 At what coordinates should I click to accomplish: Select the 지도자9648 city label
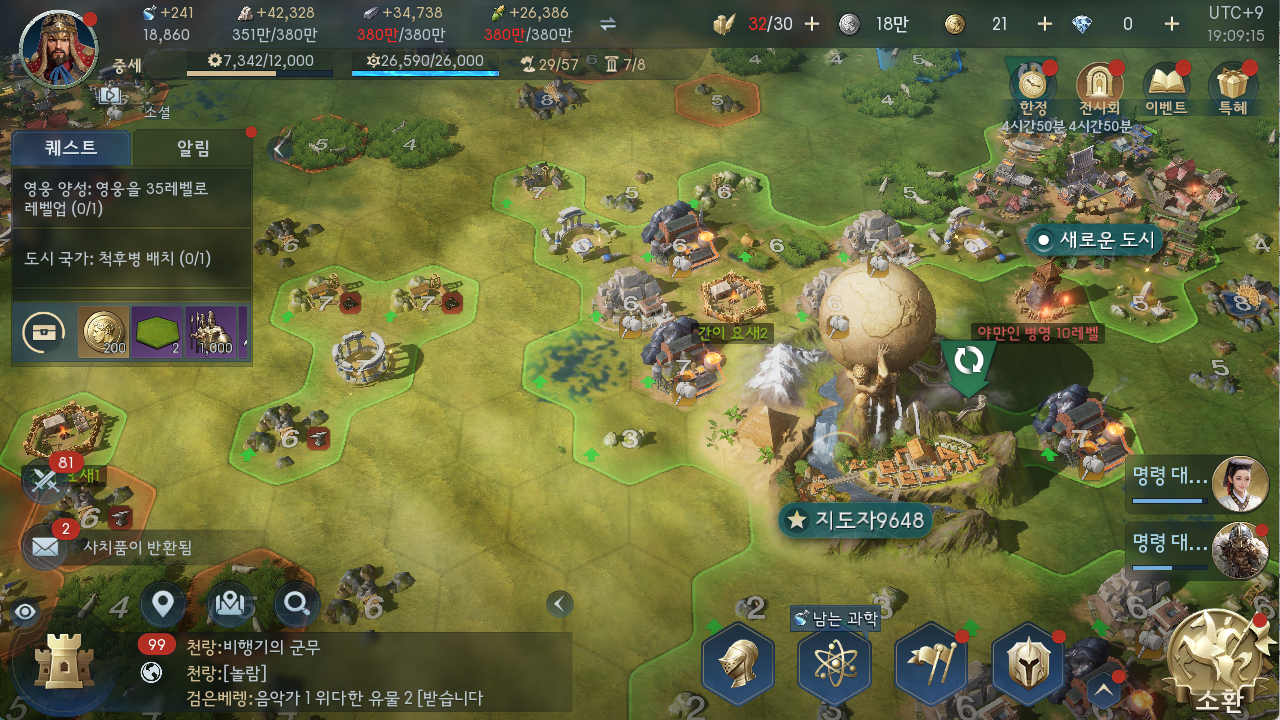[856, 520]
